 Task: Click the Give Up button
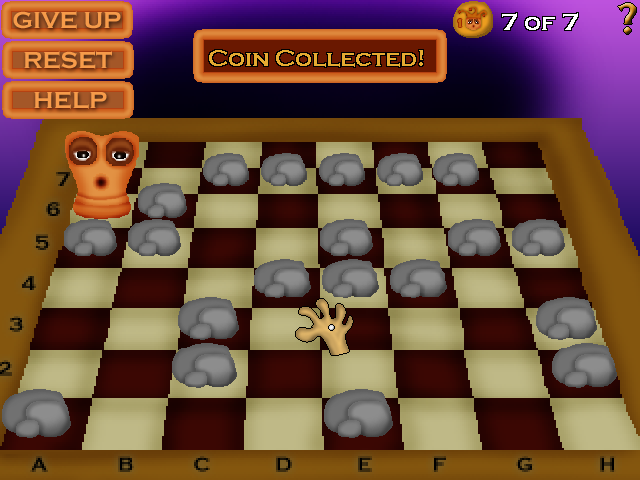point(67,20)
